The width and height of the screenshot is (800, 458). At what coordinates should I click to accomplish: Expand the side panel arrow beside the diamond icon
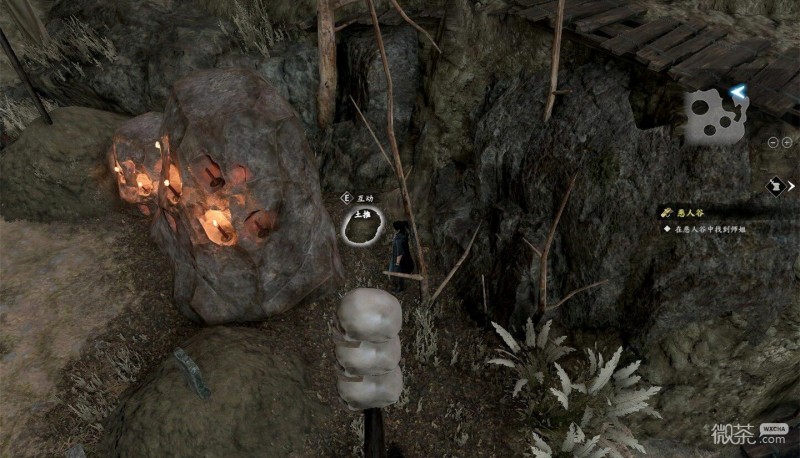click(x=791, y=185)
